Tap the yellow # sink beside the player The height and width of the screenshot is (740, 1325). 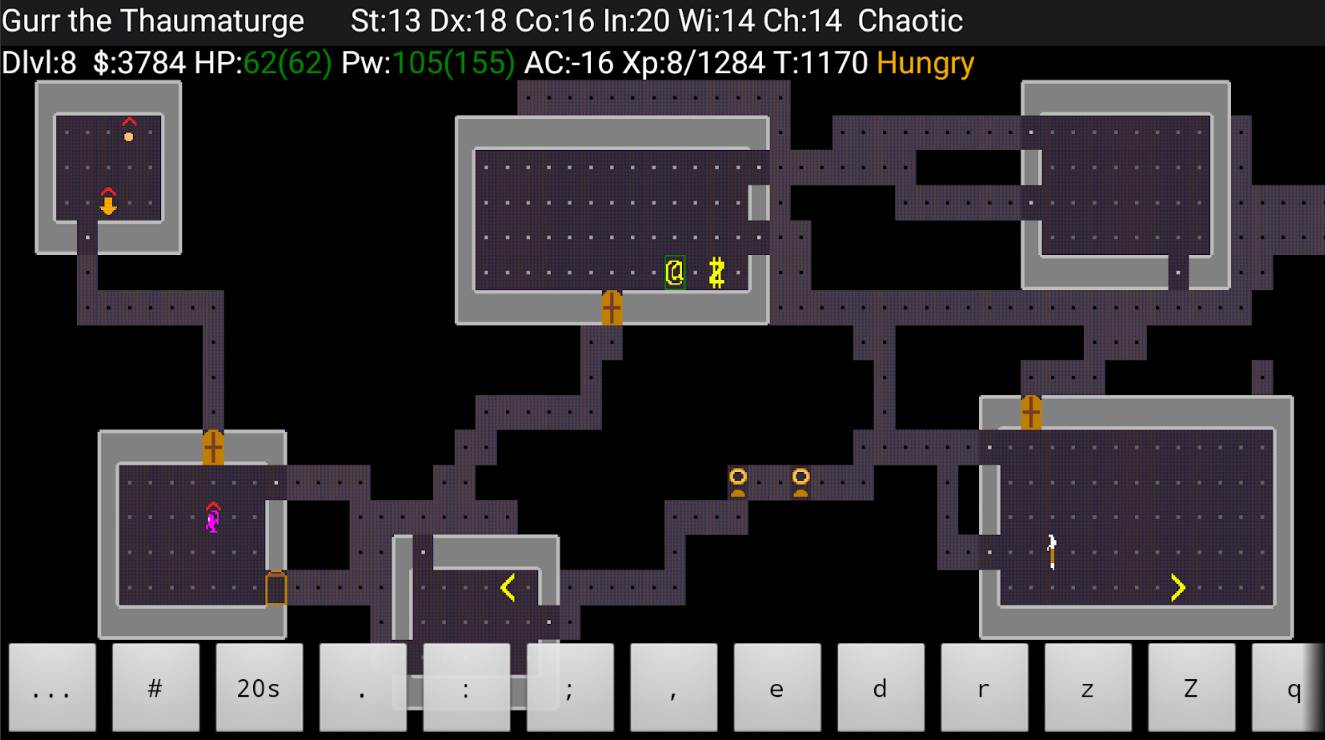[x=716, y=271]
